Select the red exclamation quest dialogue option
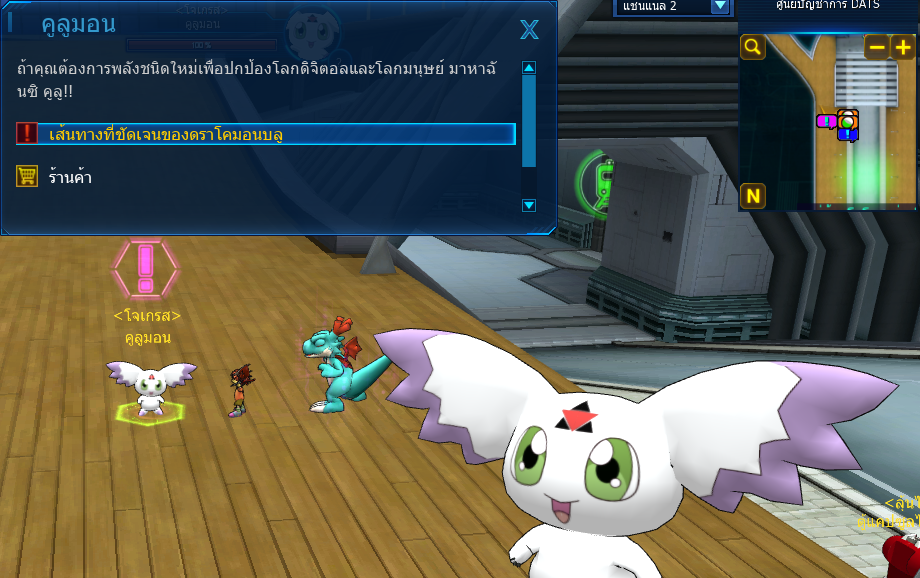 [x=266, y=134]
